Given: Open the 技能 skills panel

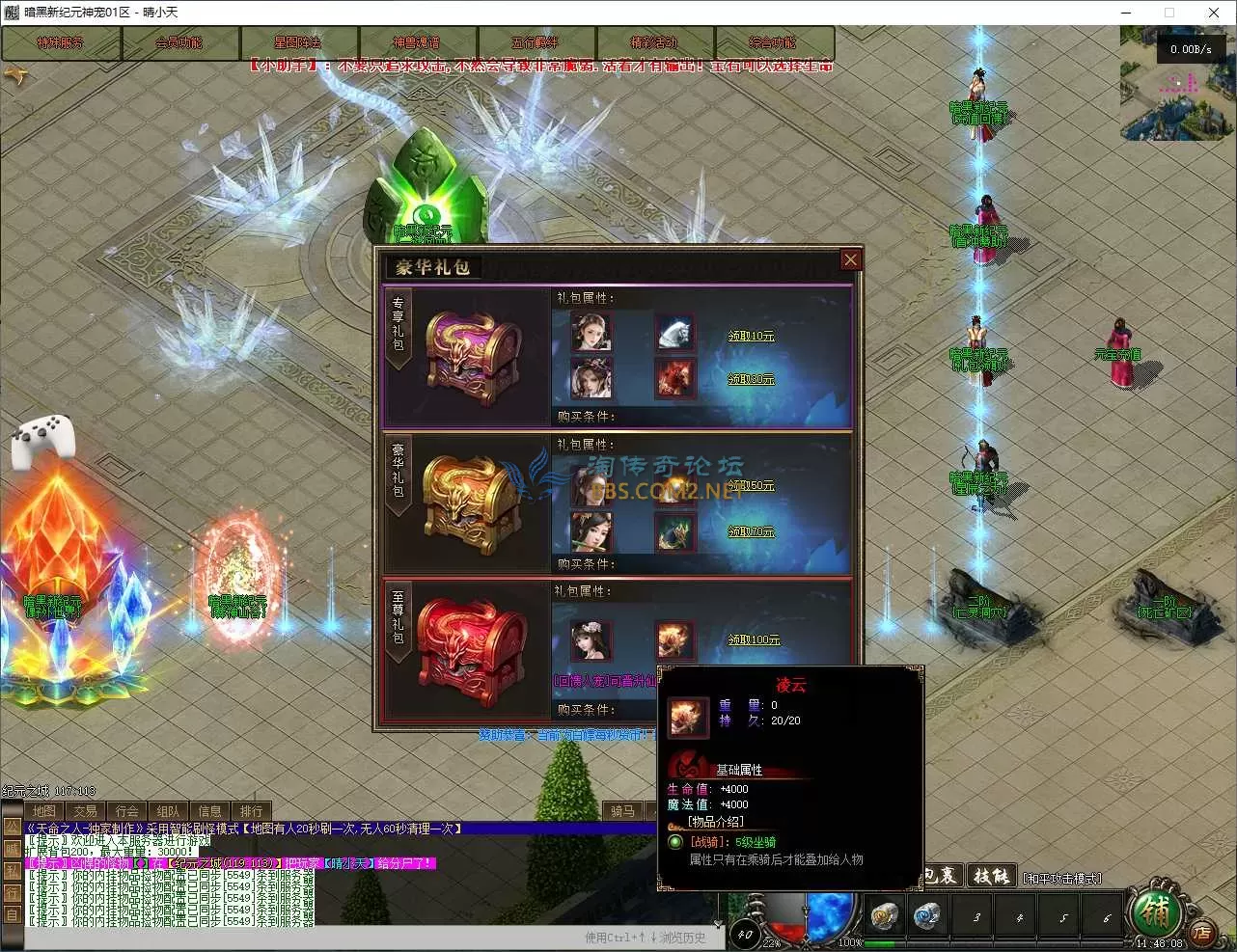Looking at the screenshot, I should (991, 876).
